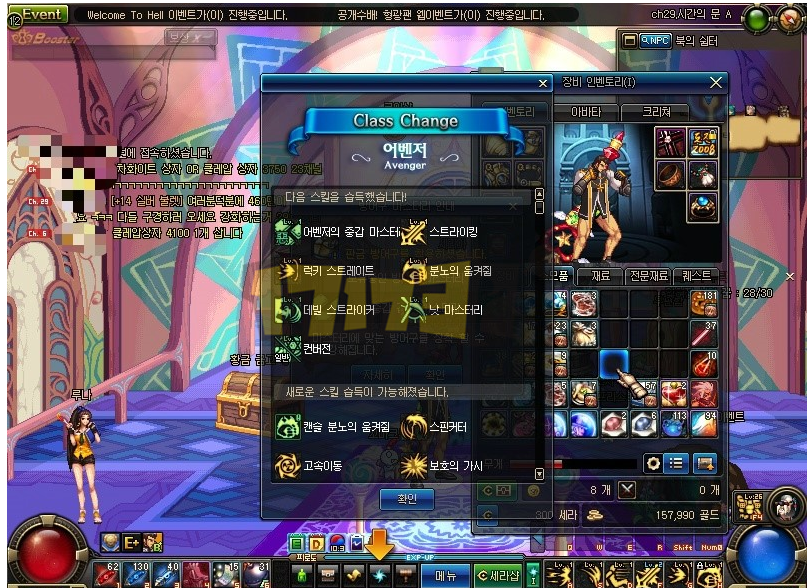Select the 고속이동 skill icon
This screenshot has height=588, width=810.
(x=287, y=465)
